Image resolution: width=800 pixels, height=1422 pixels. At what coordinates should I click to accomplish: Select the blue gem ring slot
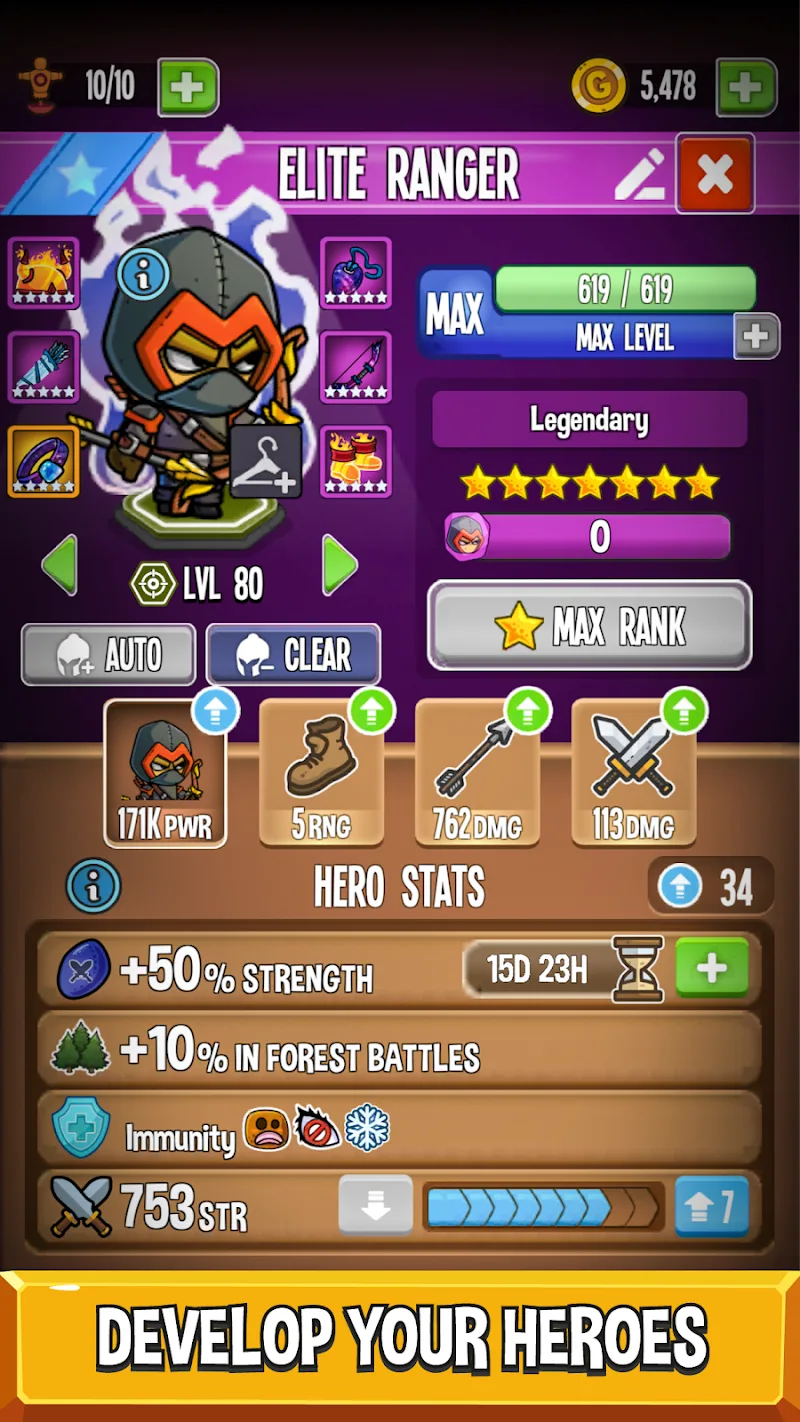pos(43,461)
